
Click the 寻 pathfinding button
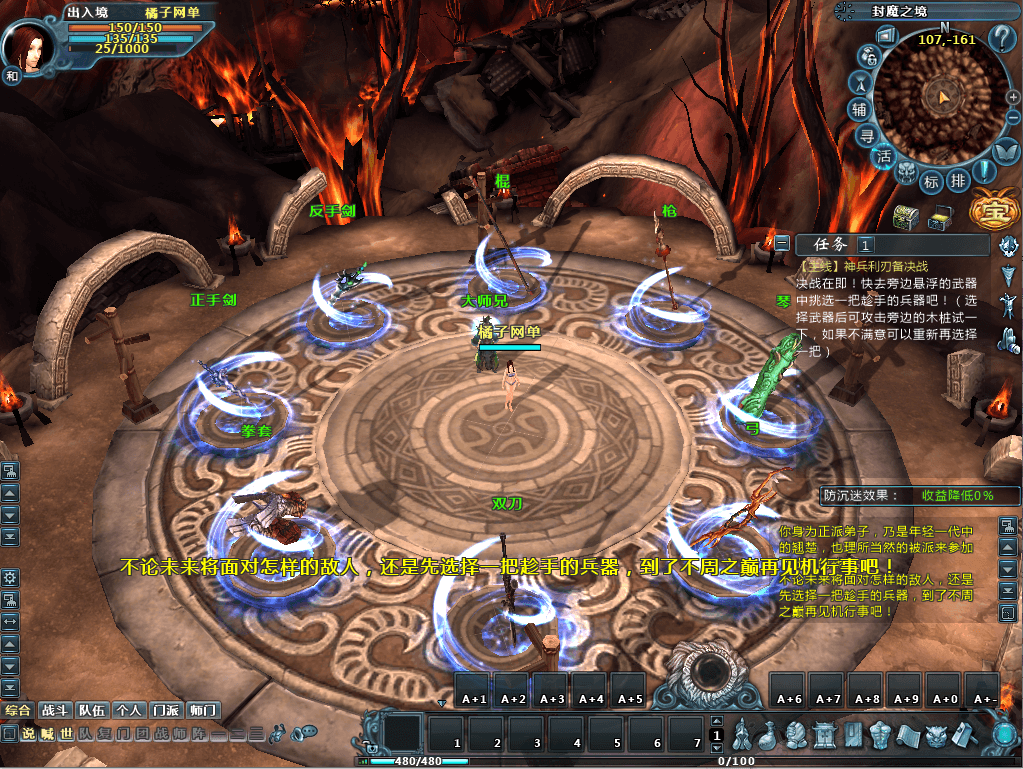(869, 135)
